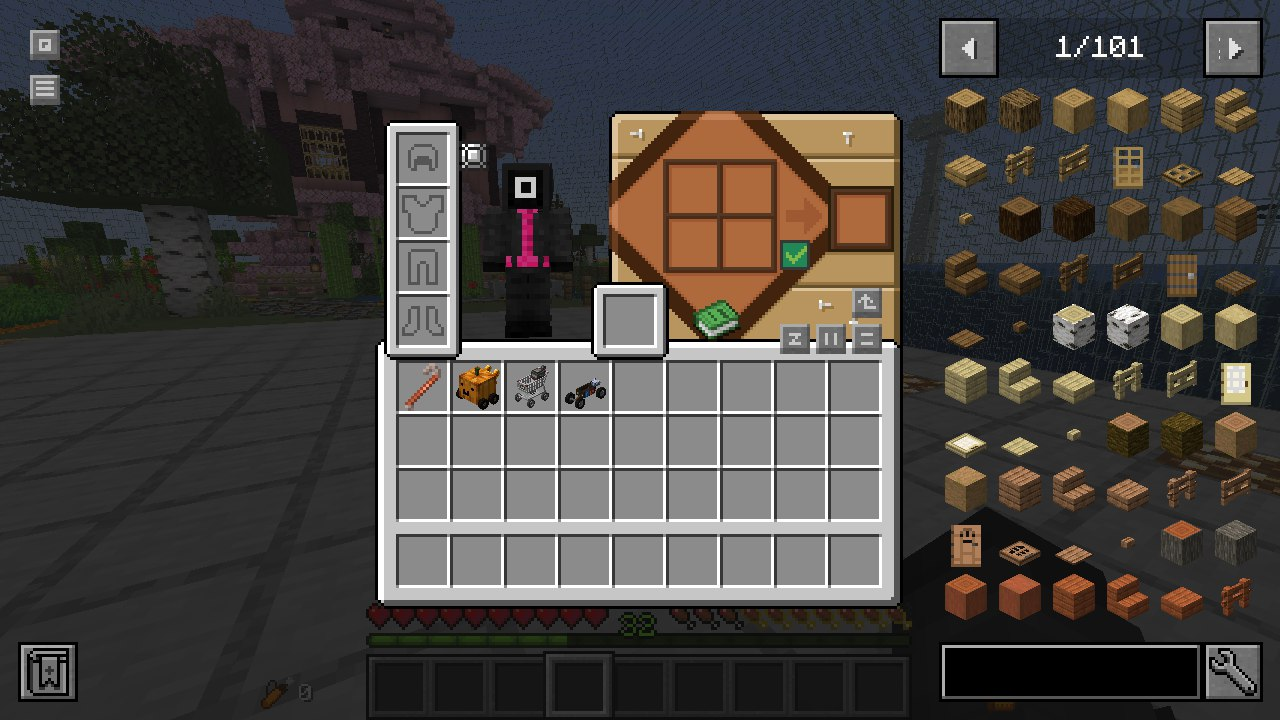Click the crafting output slot
Viewport: 1280px width, 720px height.
[861, 219]
